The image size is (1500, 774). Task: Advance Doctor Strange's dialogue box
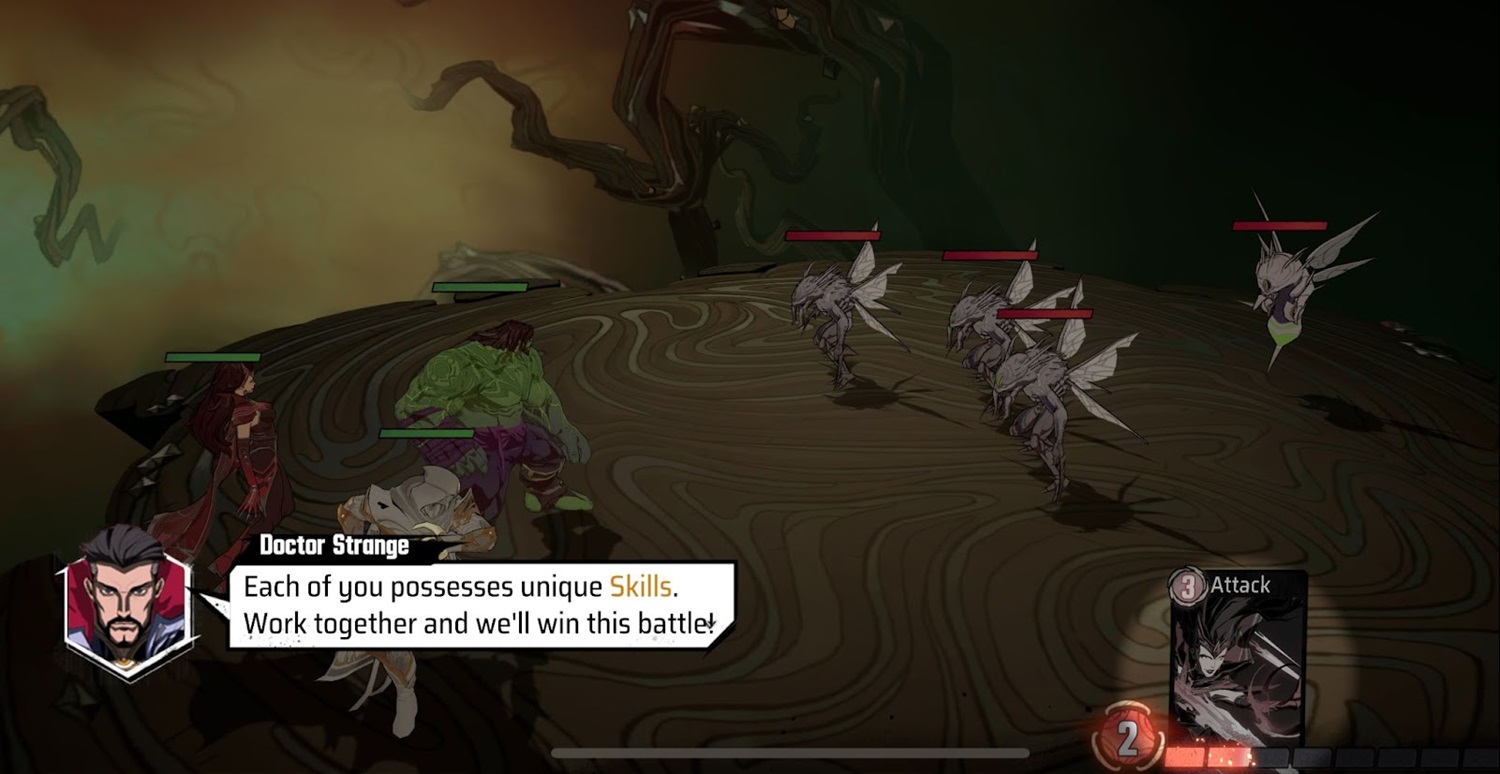pyautogui.click(x=480, y=605)
